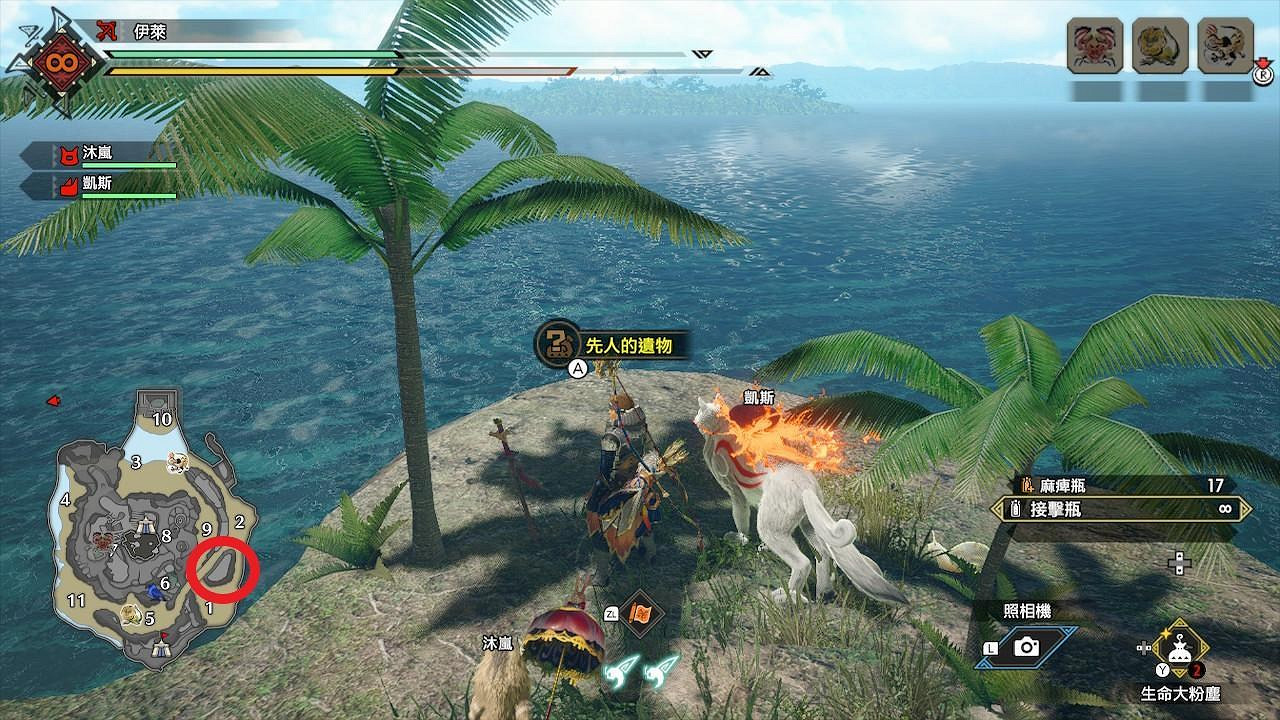This screenshot has height=720, width=1280.
Task: Select the yellow lizard monster icon
Action: pyautogui.click(x=1160, y=46)
